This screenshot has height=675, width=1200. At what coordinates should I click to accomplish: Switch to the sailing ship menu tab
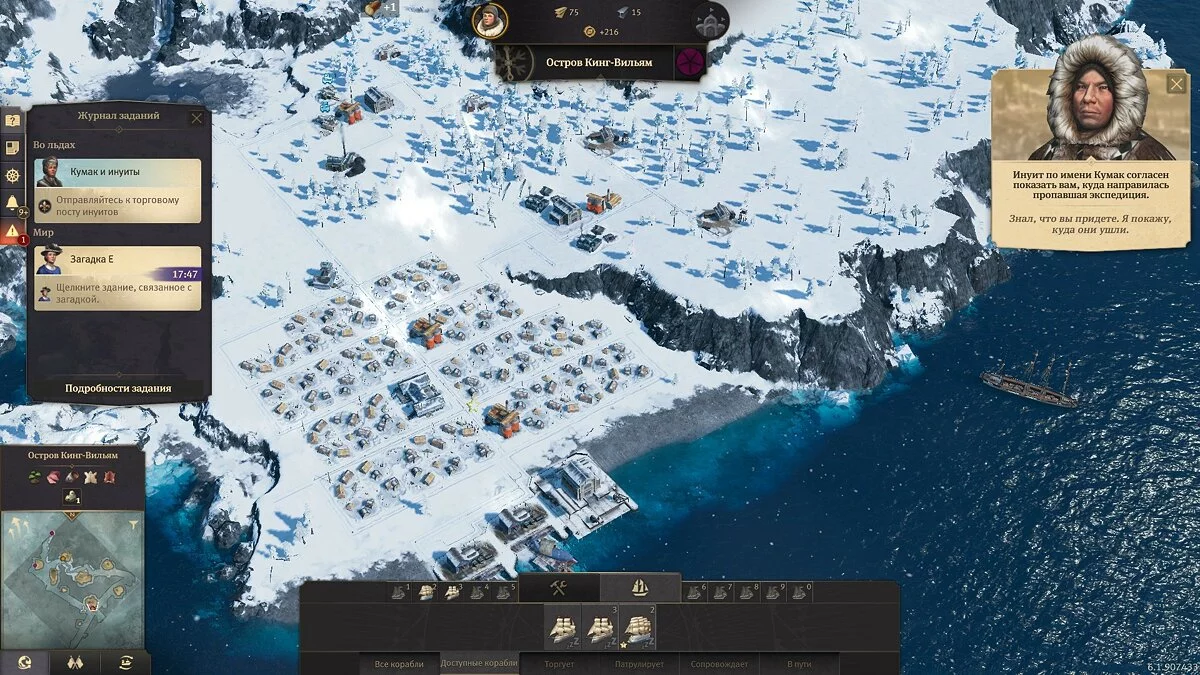click(640, 589)
